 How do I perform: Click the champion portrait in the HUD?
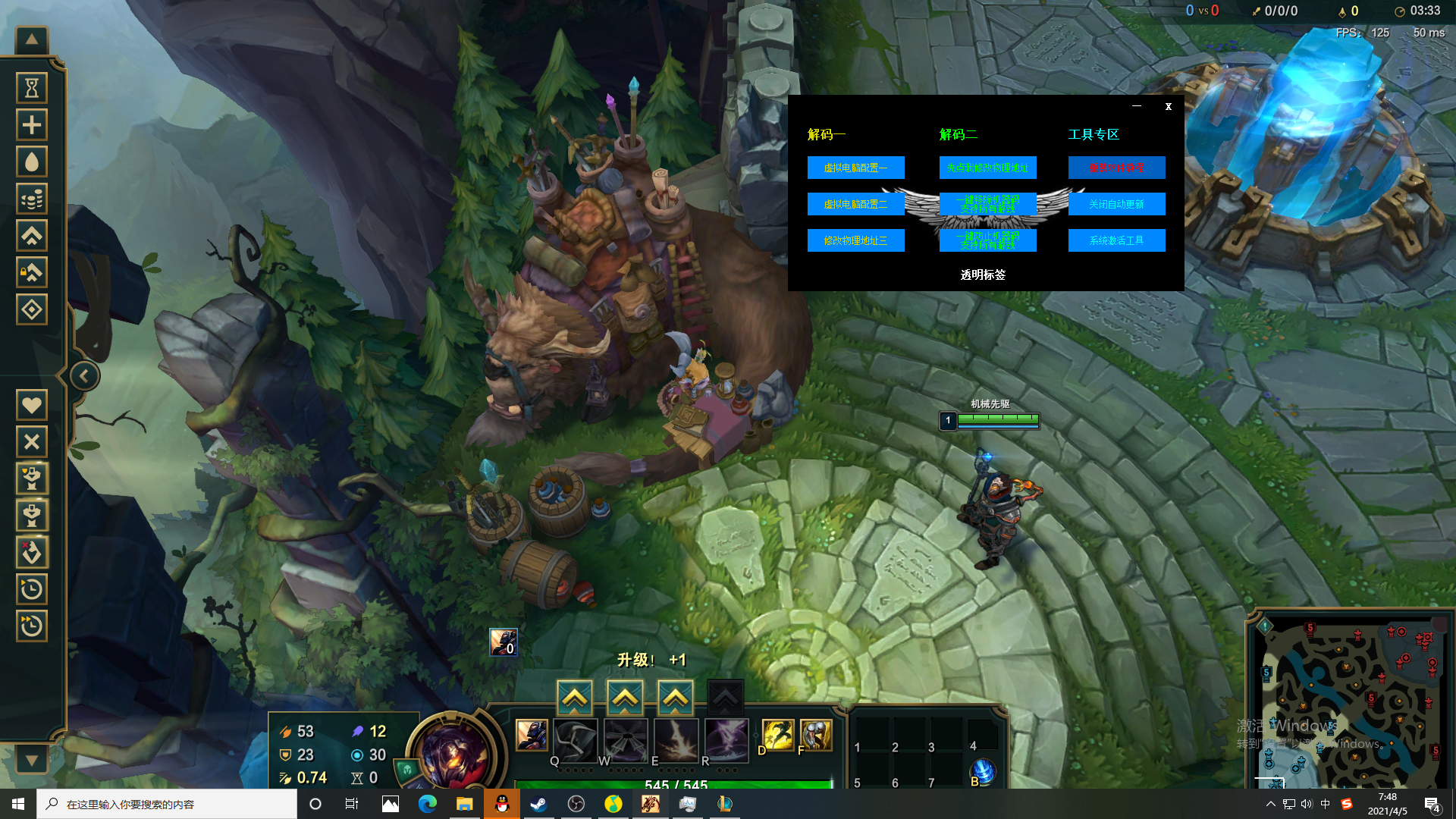tap(453, 752)
